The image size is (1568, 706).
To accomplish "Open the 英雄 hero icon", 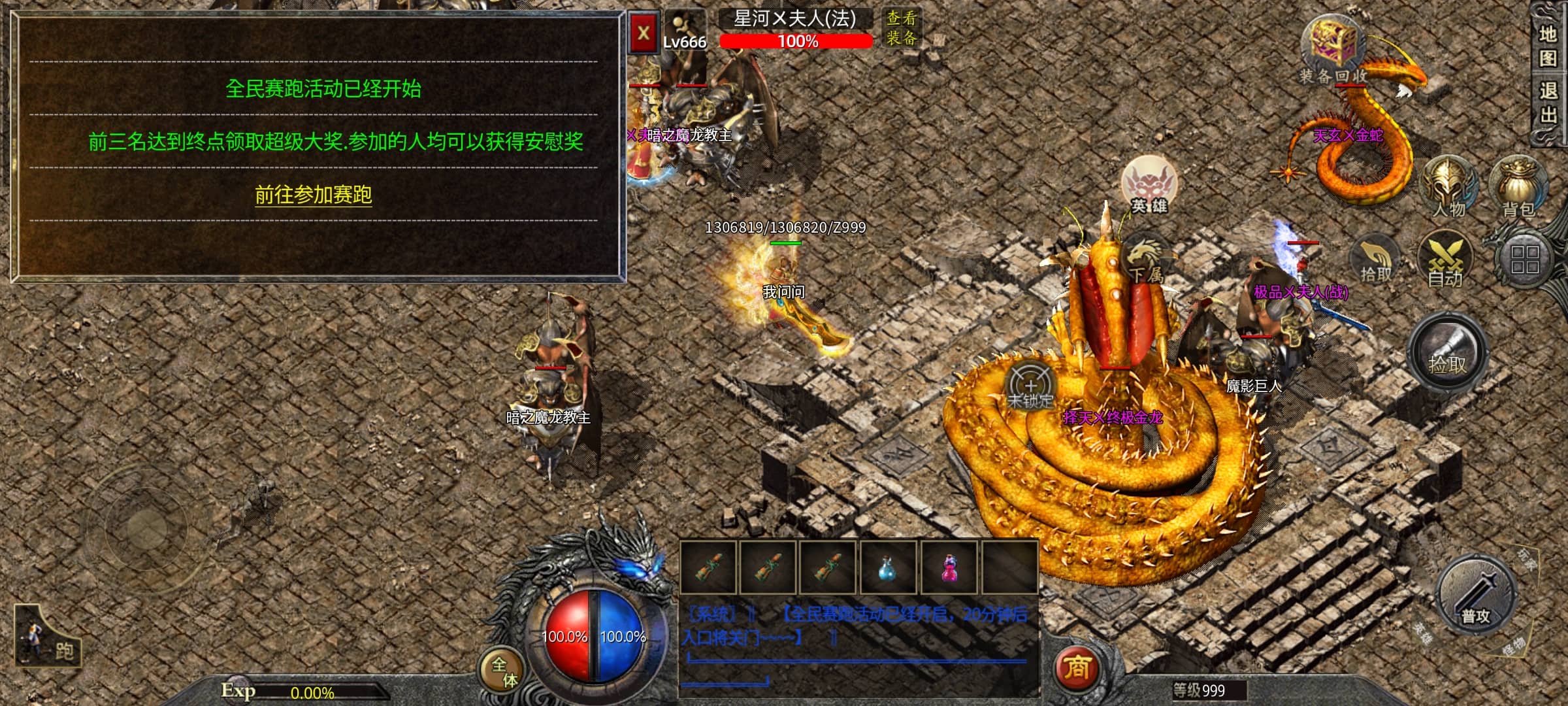I will click(1149, 186).
